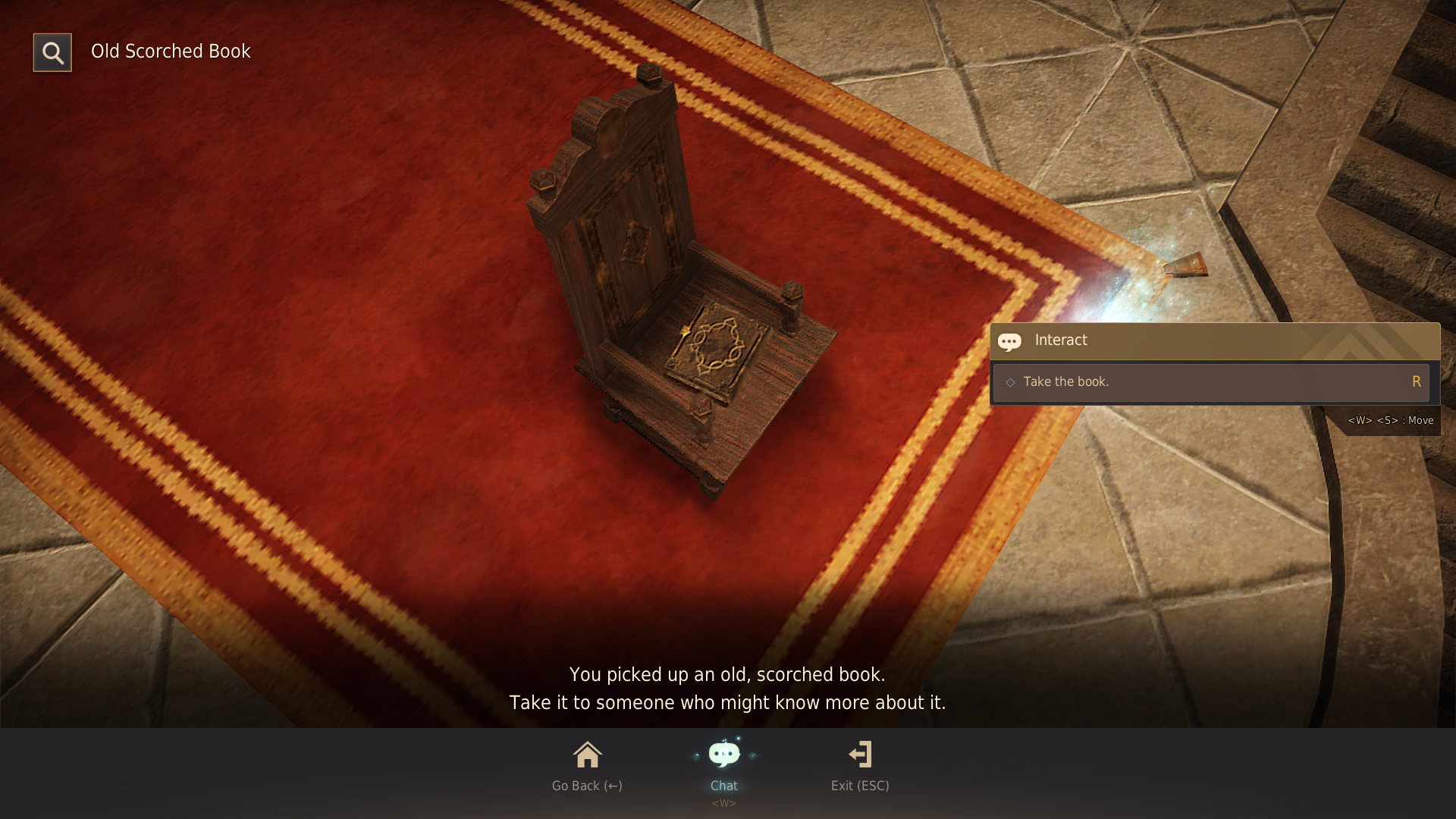
Task: Choose the "Take the book." dialogue option
Action: 1210,382
